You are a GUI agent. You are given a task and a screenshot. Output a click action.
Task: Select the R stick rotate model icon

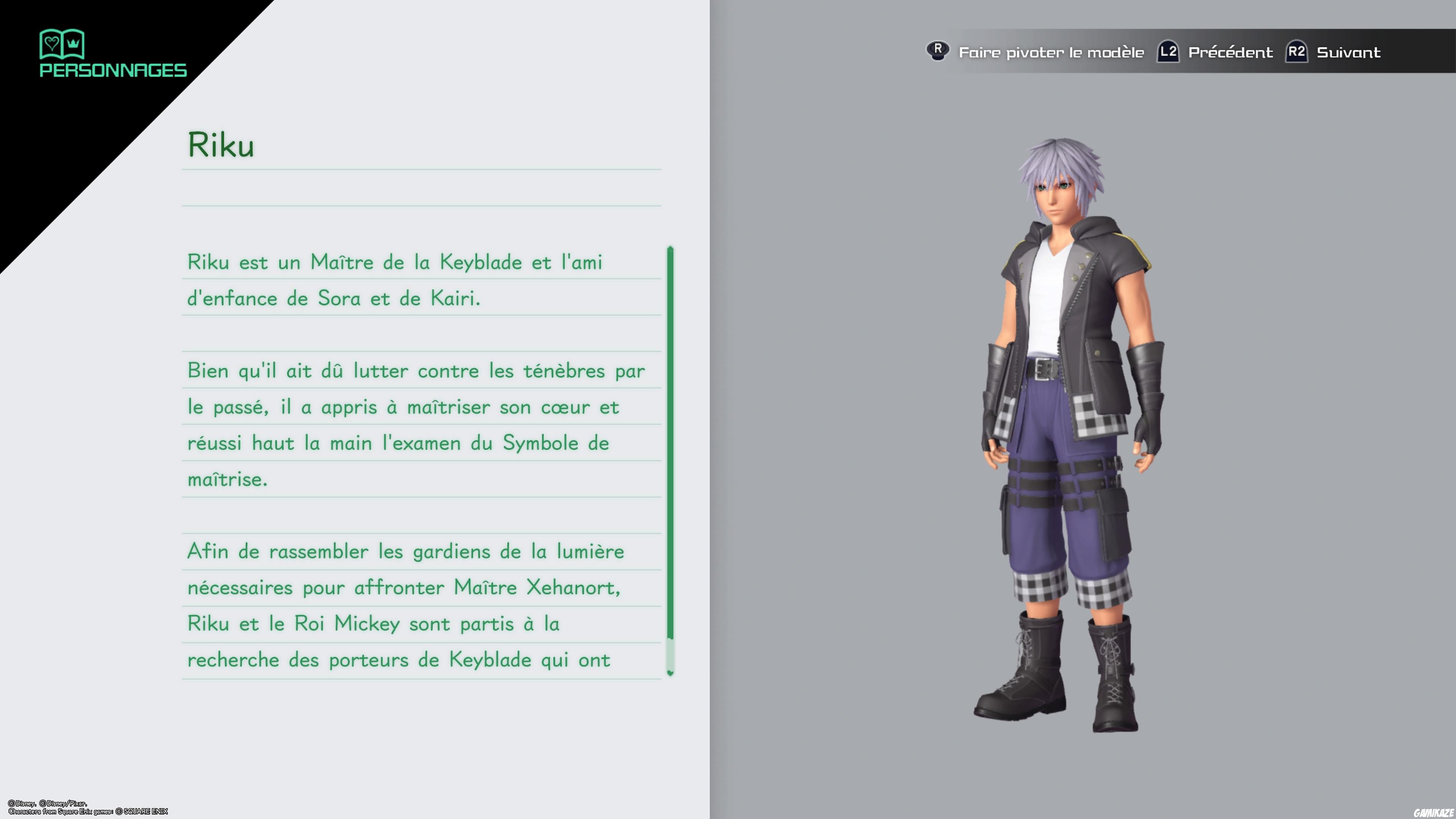(938, 52)
